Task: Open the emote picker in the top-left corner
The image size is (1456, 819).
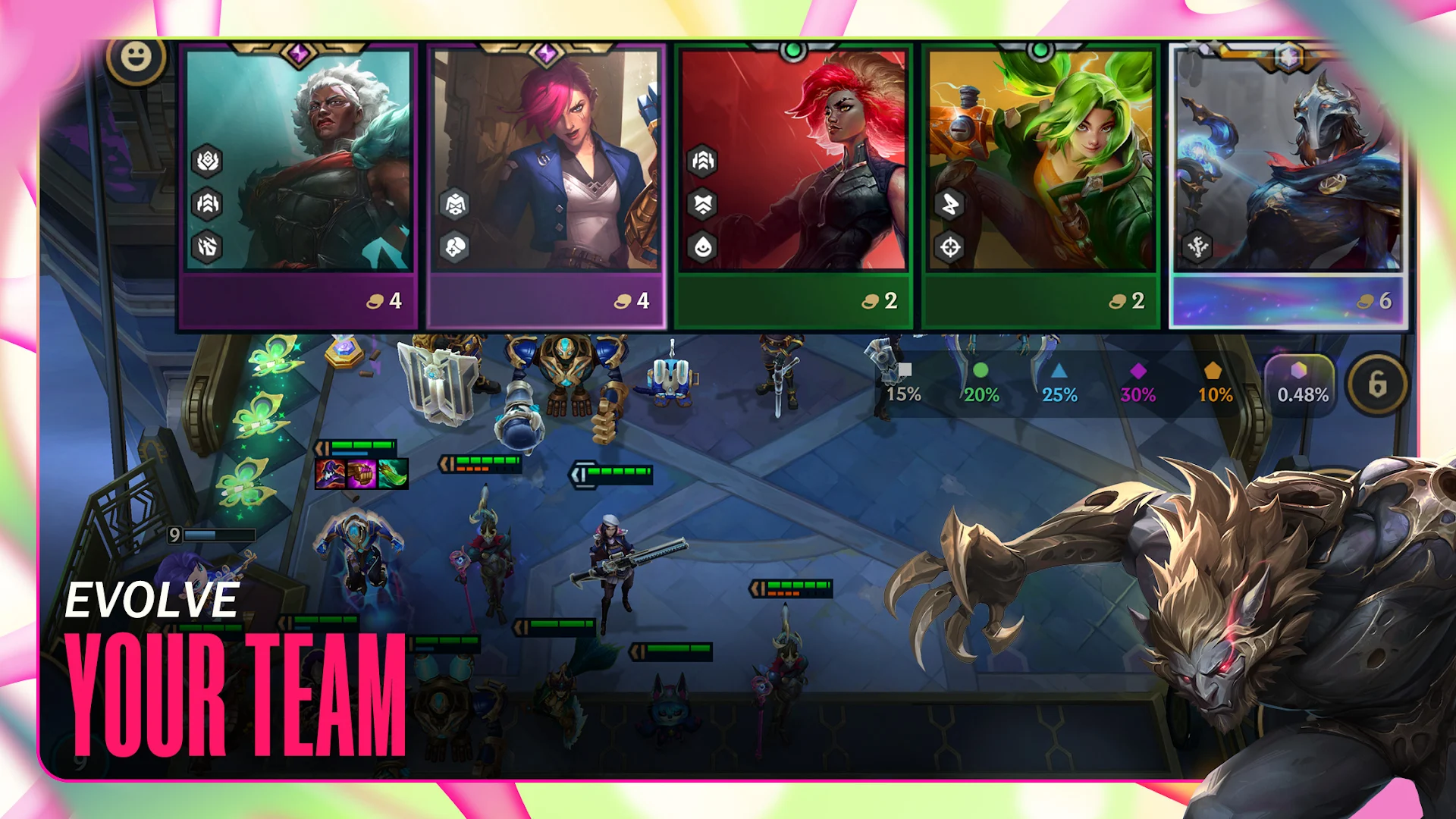Action: 134,55
